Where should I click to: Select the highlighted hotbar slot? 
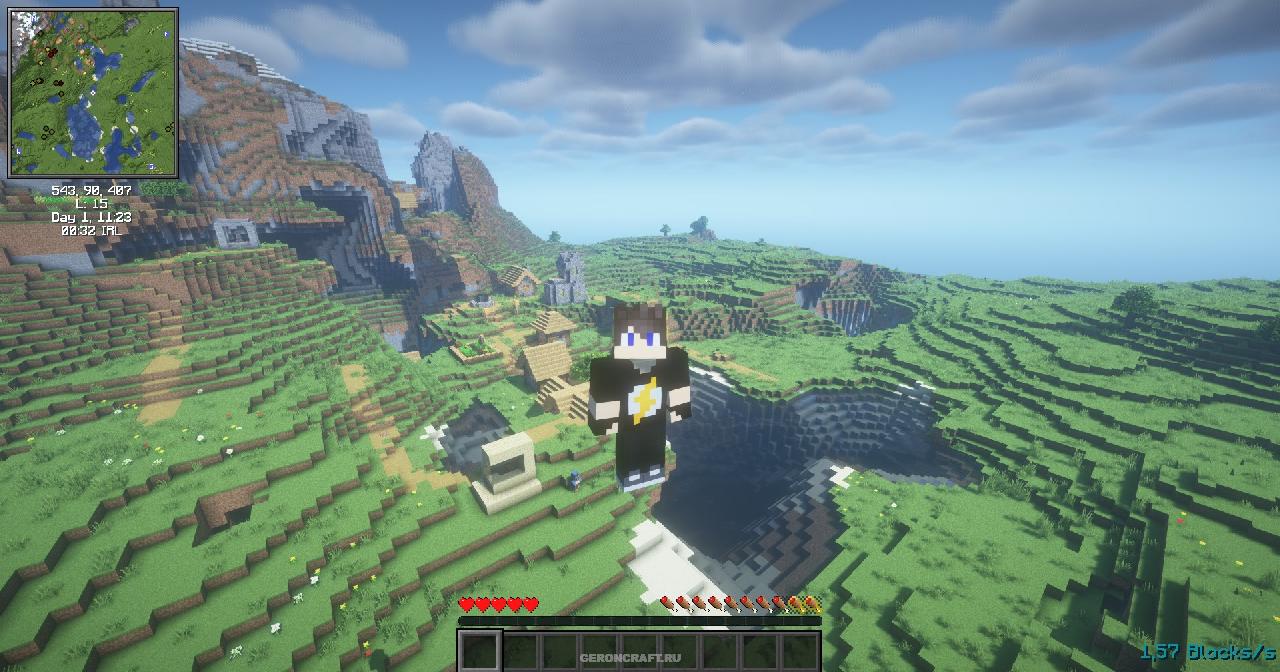480,651
